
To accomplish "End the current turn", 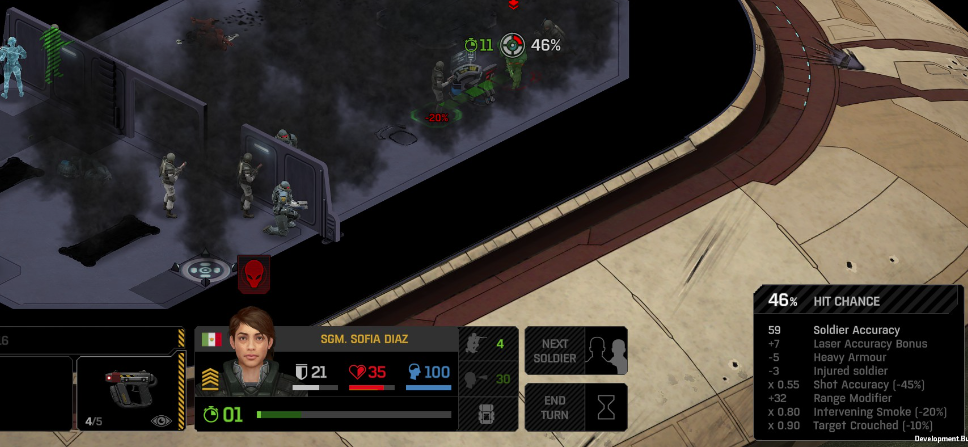I will [576, 406].
